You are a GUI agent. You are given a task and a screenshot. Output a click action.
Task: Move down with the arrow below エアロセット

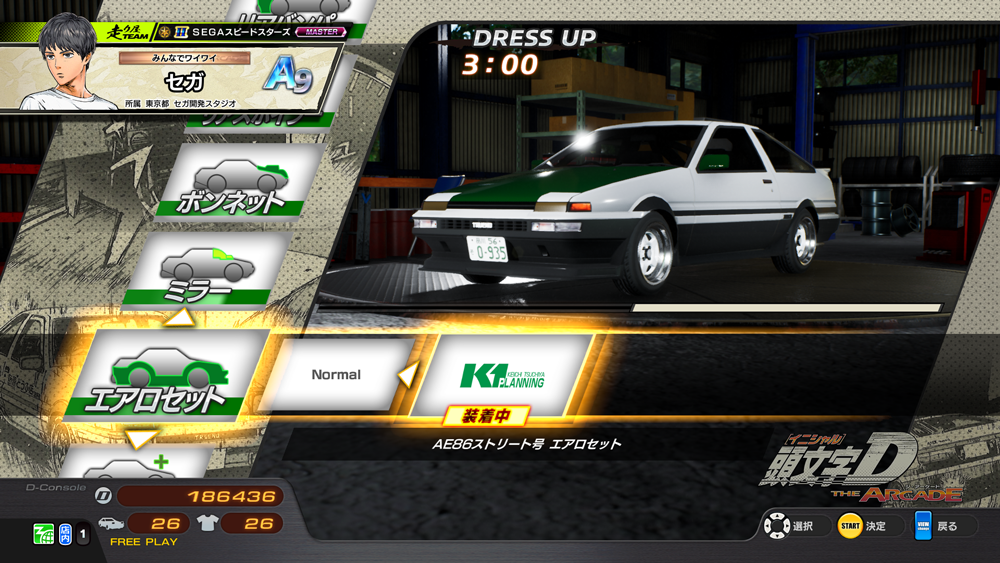[x=141, y=438]
